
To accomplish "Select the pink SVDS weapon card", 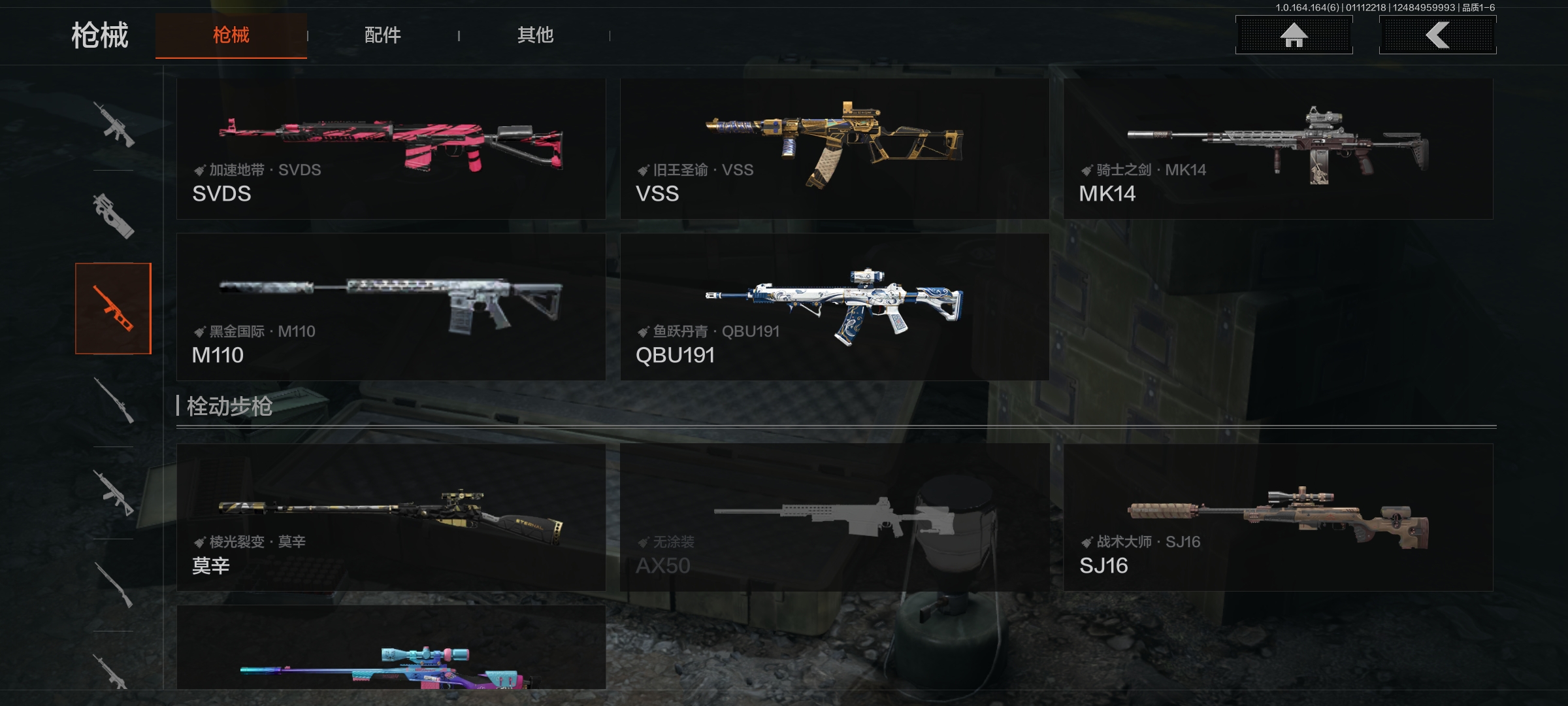I will tap(391, 149).
